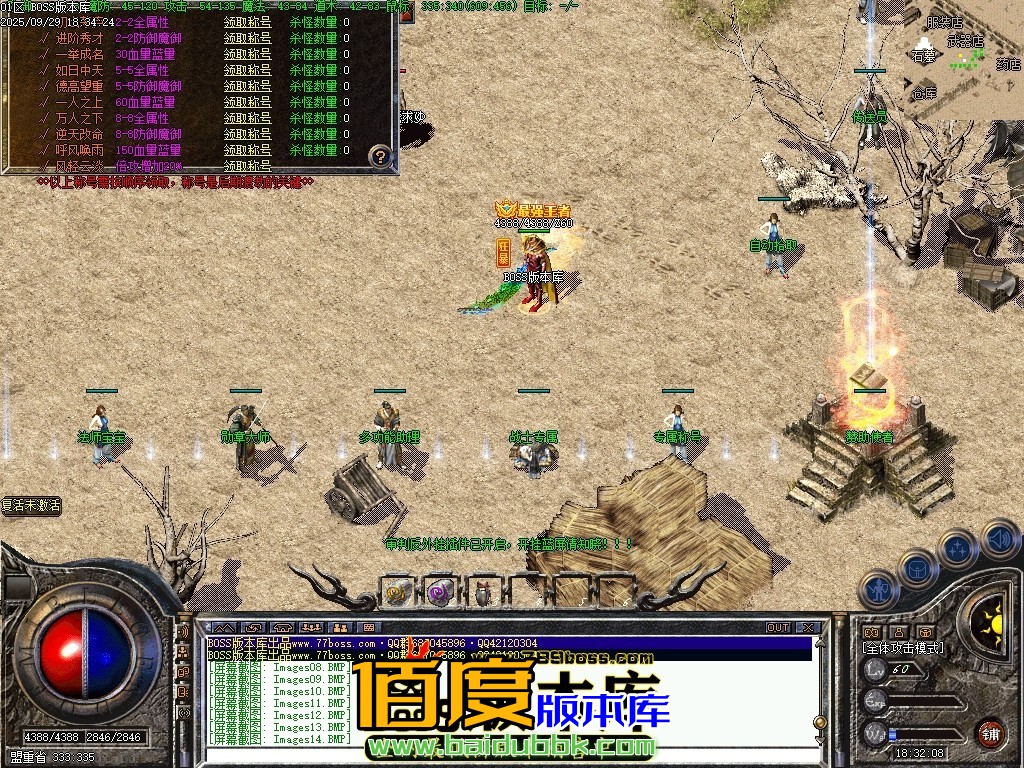The width and height of the screenshot is (1024, 768).
Task: Use the red-capped jar in belt slot
Action: (x=484, y=592)
